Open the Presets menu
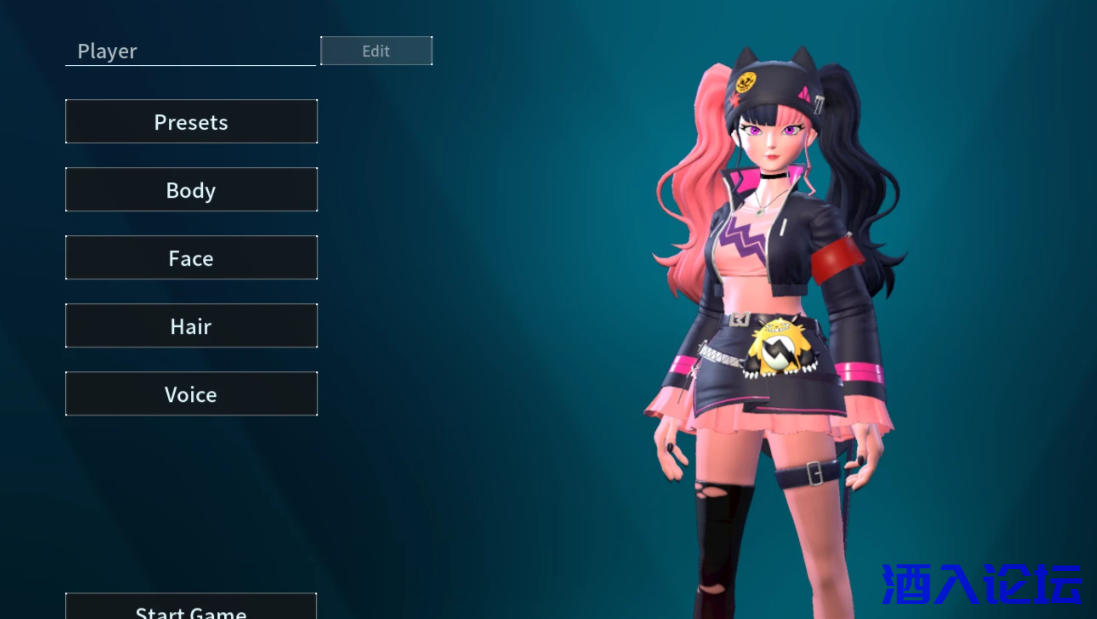This screenshot has height=619, width=1097. 191,122
